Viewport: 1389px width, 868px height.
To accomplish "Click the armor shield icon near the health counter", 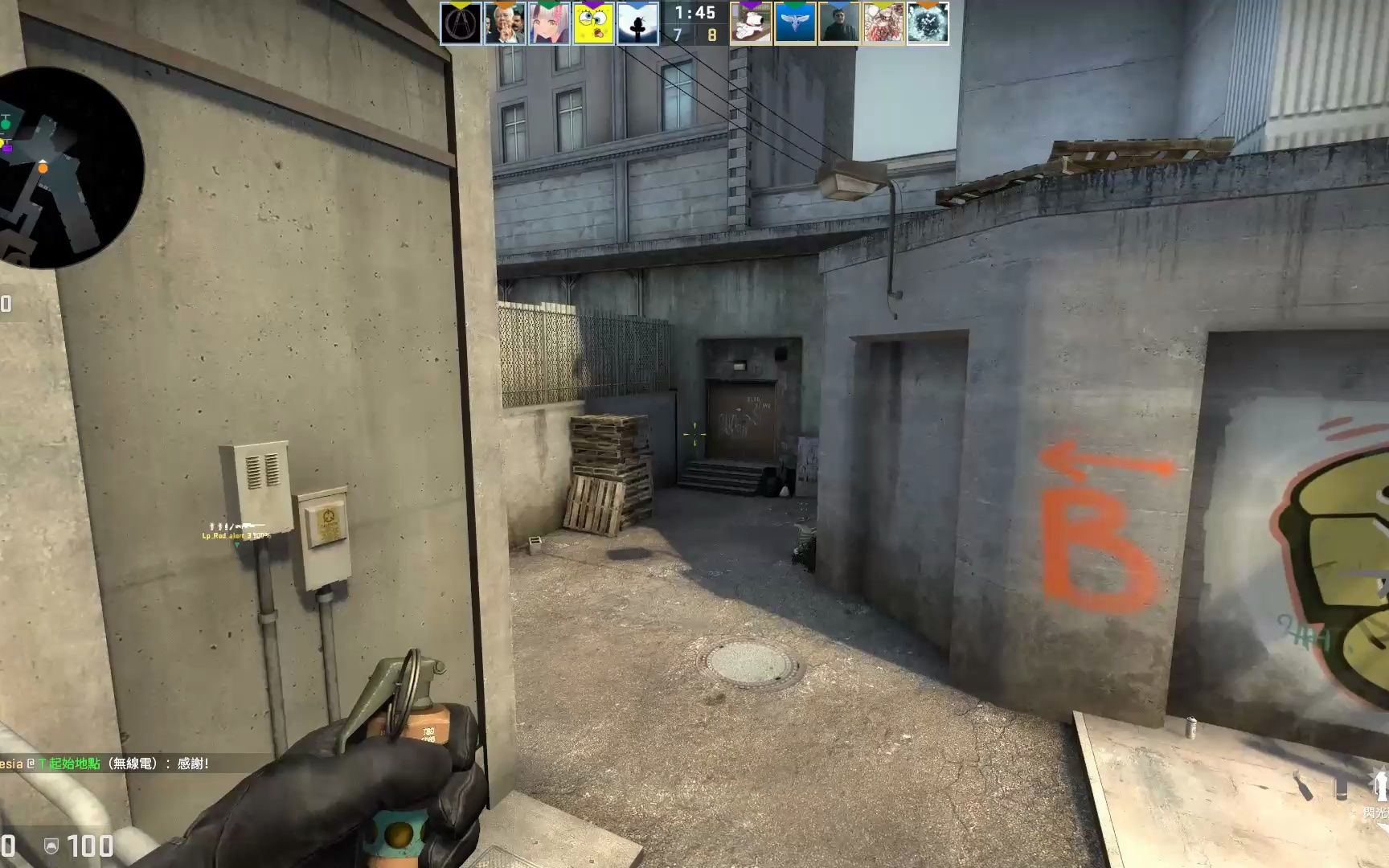I will [50, 846].
